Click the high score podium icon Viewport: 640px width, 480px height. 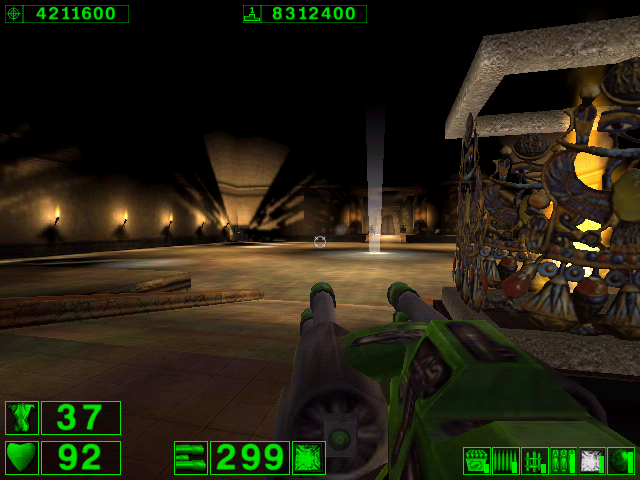coord(252,14)
